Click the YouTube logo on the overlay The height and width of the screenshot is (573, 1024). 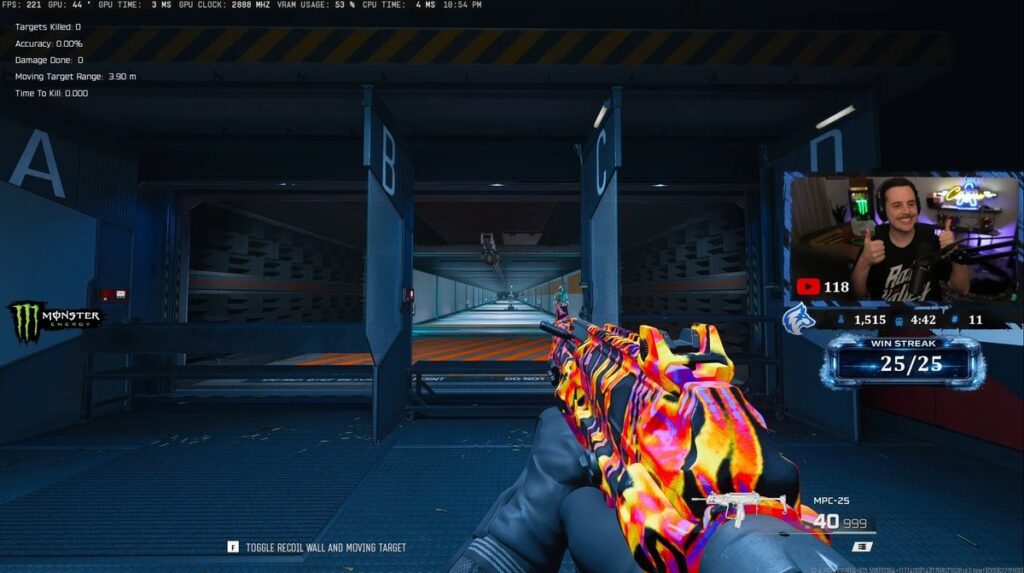(807, 287)
